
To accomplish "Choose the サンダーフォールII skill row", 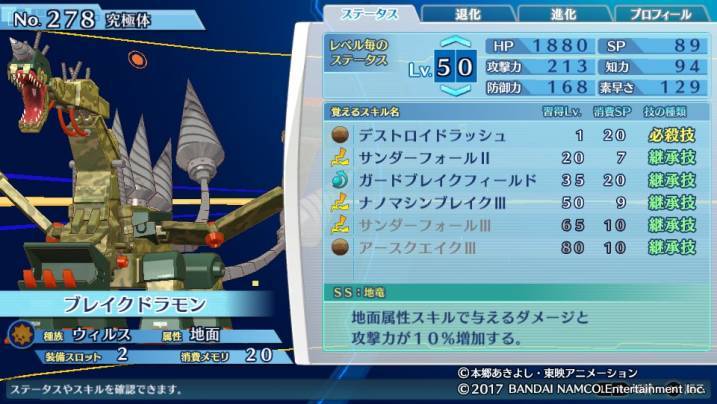I will point(514,158).
